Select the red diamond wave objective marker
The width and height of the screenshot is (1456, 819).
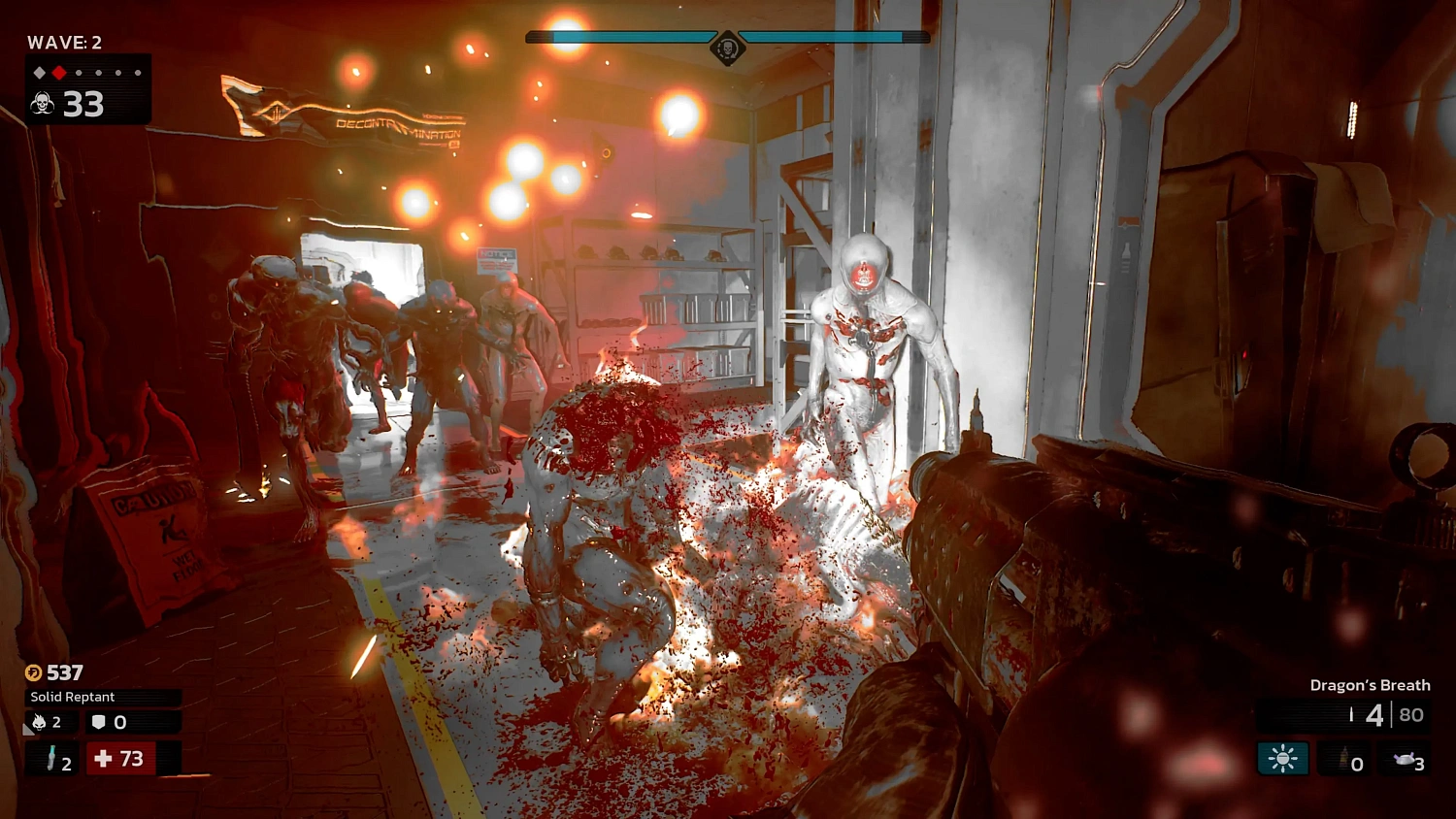point(58,71)
